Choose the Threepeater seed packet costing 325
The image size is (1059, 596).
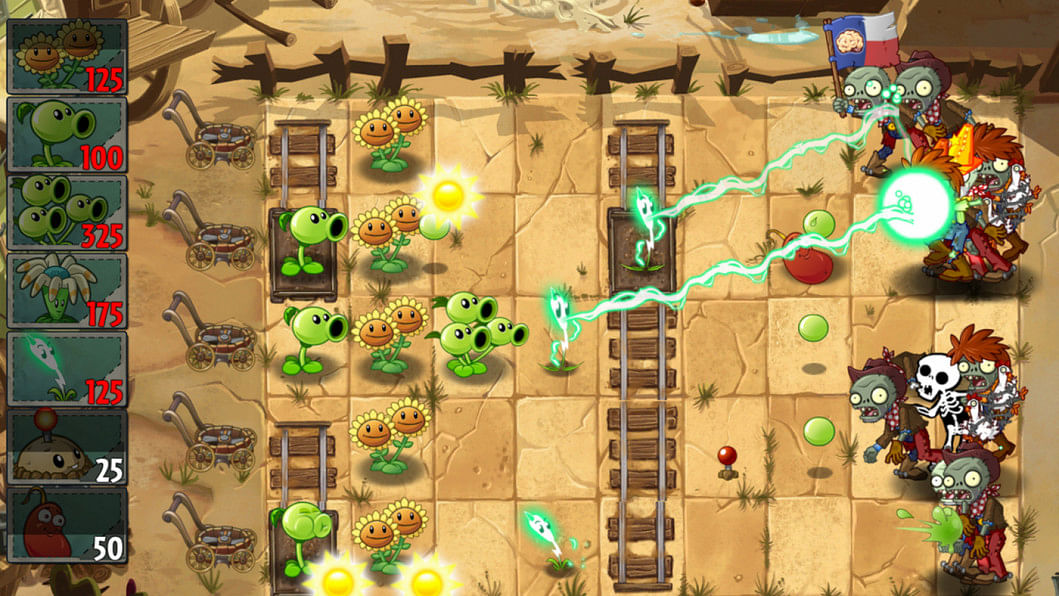pyautogui.click(x=67, y=212)
